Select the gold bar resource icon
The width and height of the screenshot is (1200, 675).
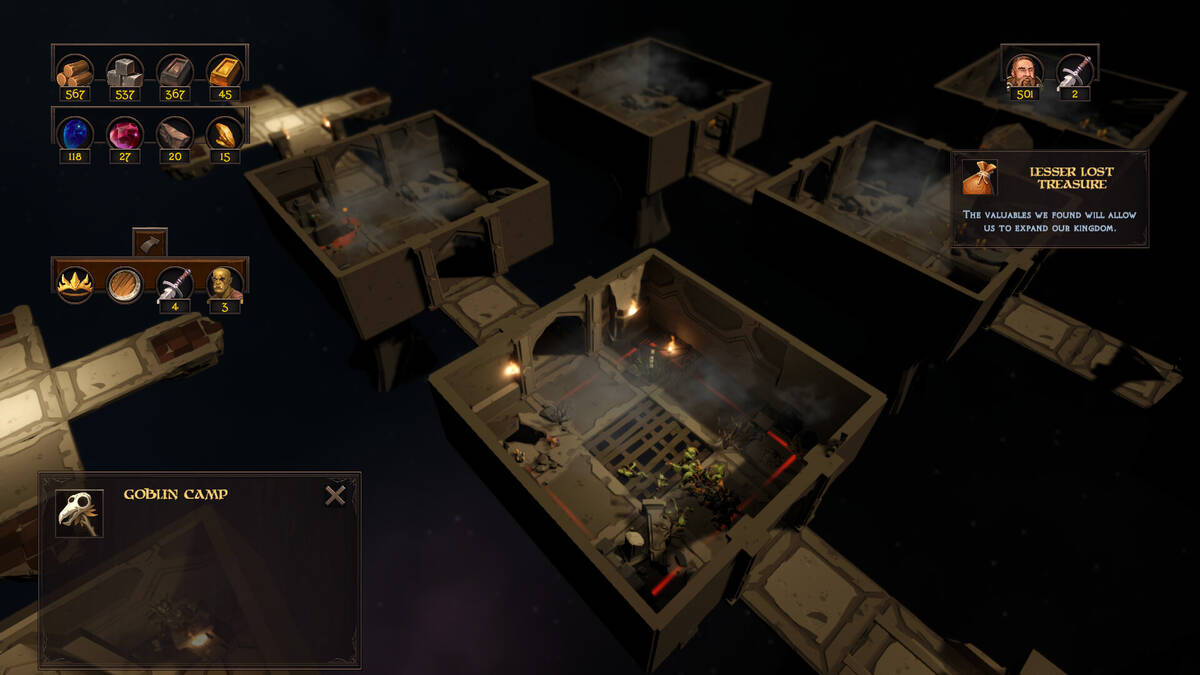click(x=225, y=72)
